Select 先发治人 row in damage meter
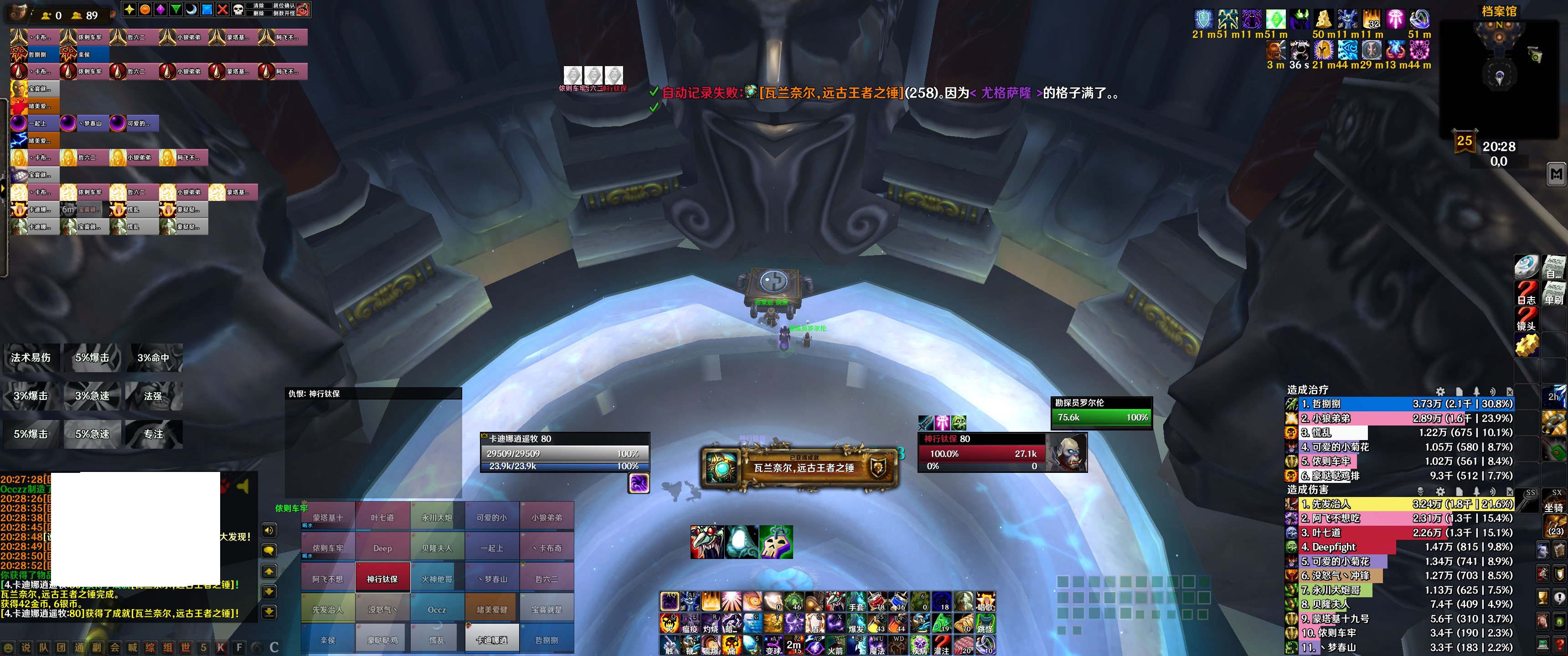This screenshot has width=1568, height=656. (x=1400, y=504)
